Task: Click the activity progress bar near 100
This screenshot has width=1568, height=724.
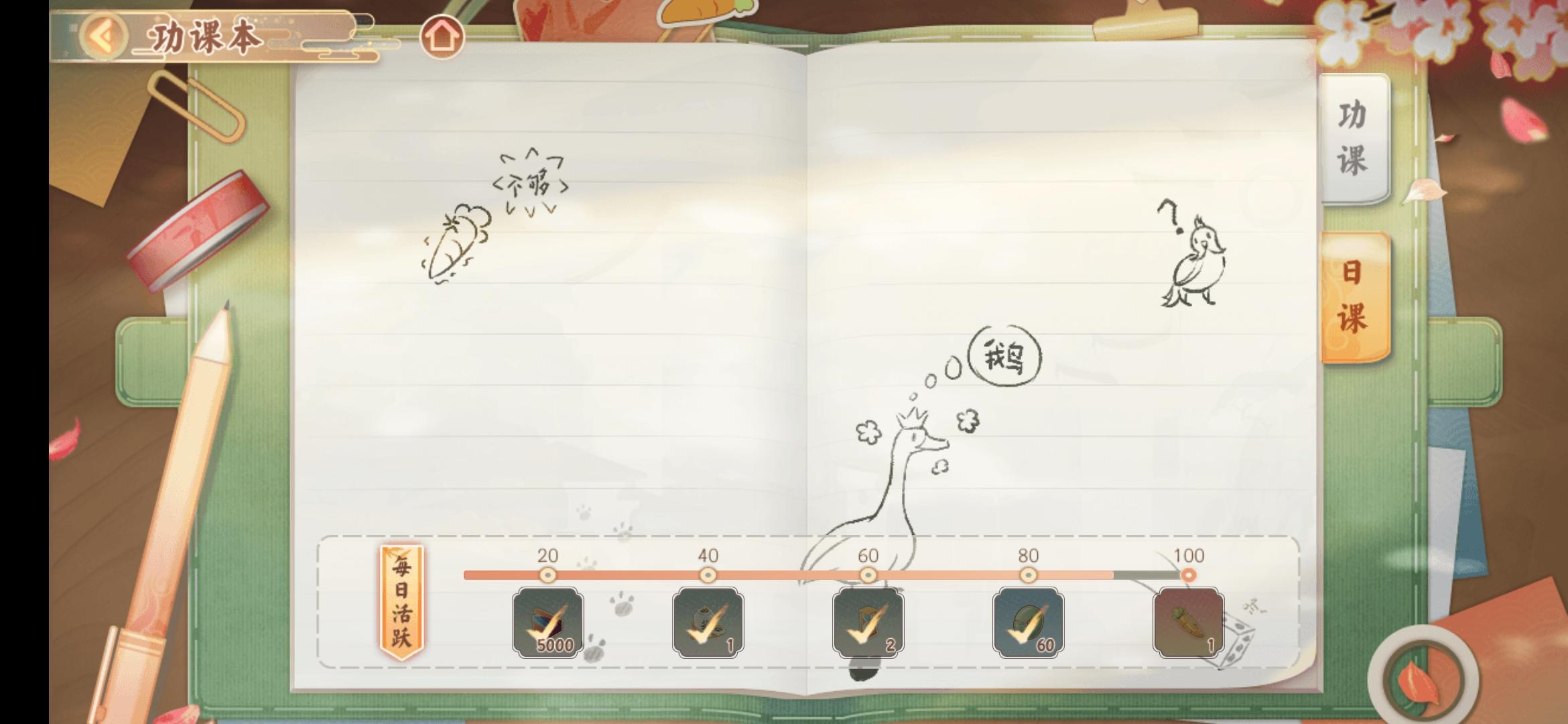Action: pos(1139,573)
